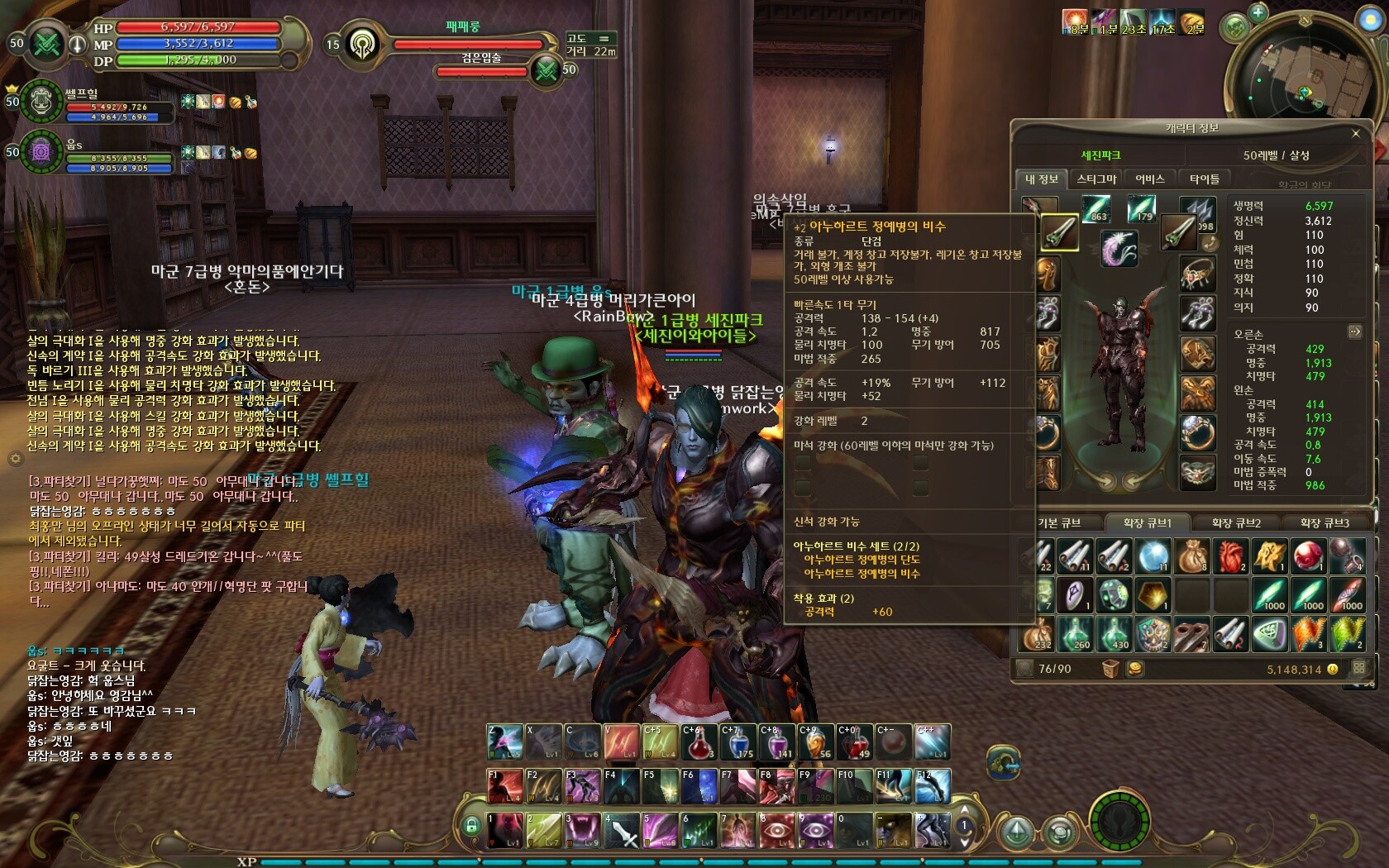
Task: Expand the detailed stats arrow button
Action: tap(1354, 332)
